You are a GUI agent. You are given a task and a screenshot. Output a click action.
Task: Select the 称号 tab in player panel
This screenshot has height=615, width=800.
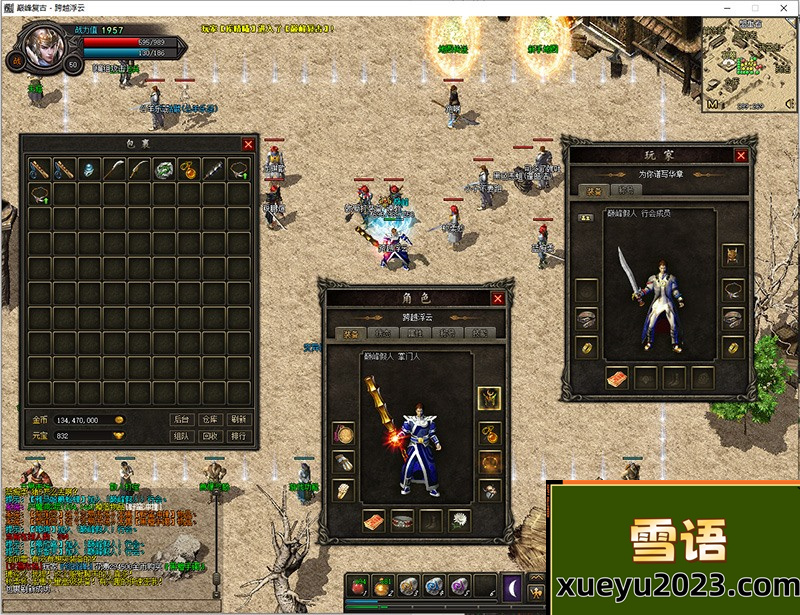click(x=626, y=190)
